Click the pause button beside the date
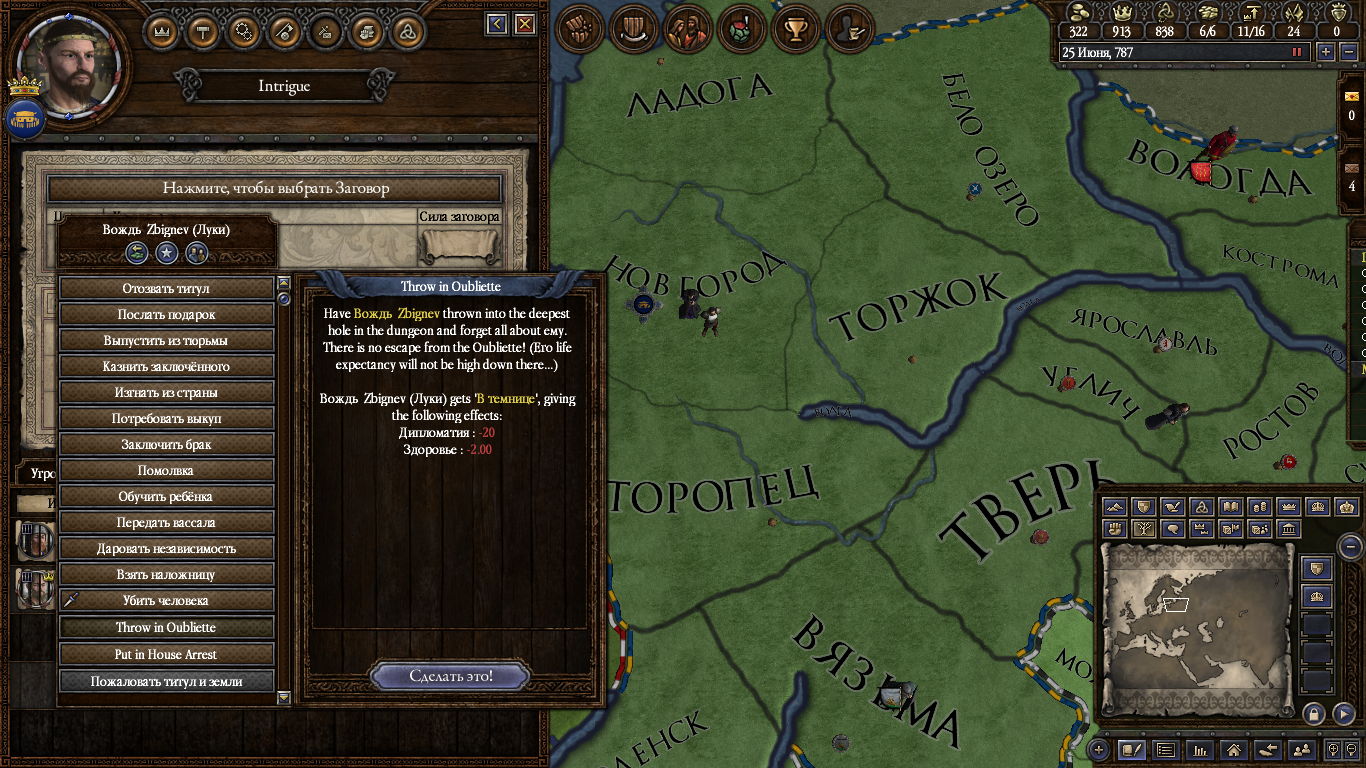The width and height of the screenshot is (1366, 768). 1298,52
